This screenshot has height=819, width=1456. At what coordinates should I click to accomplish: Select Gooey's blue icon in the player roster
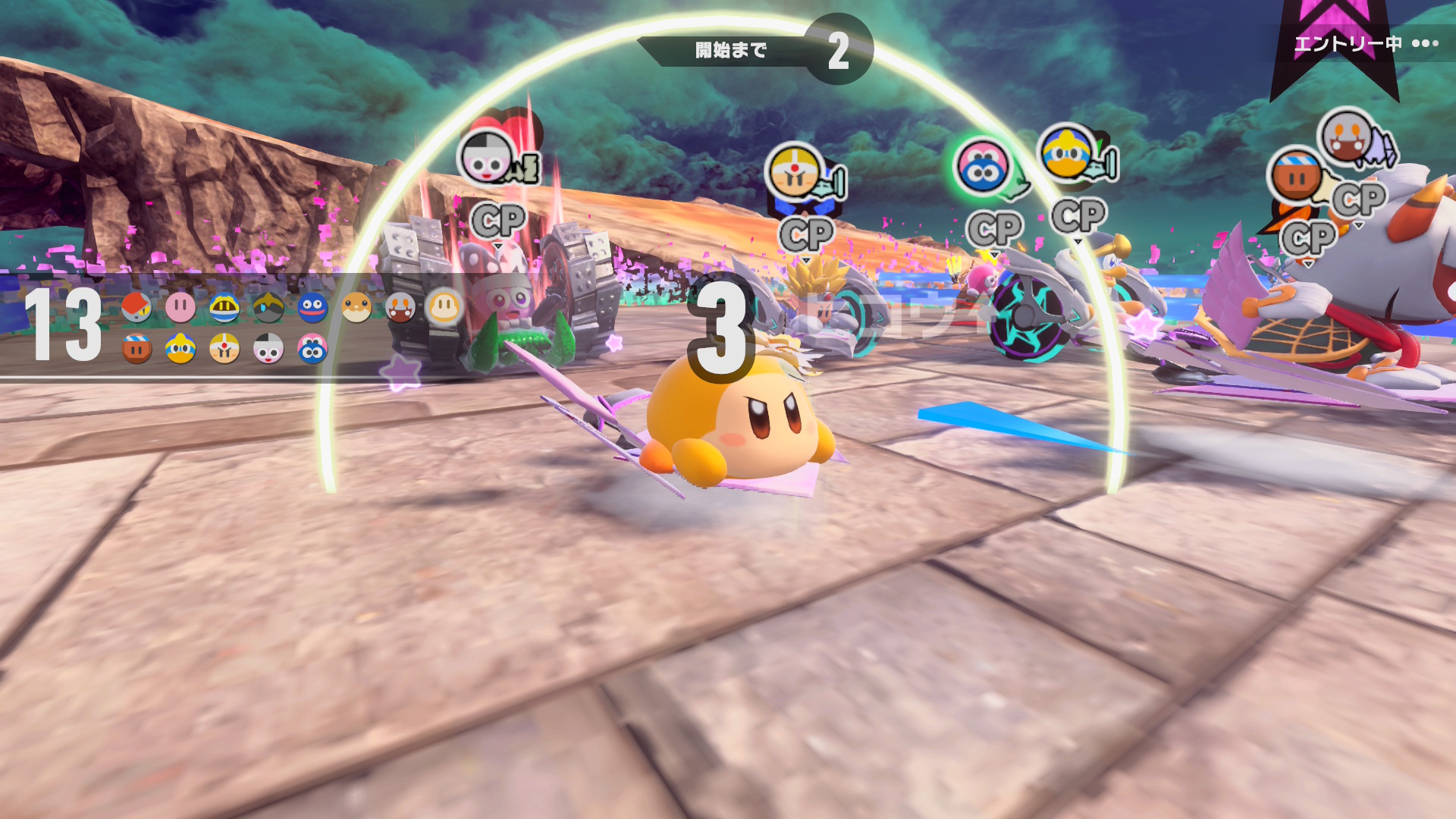[x=312, y=308]
